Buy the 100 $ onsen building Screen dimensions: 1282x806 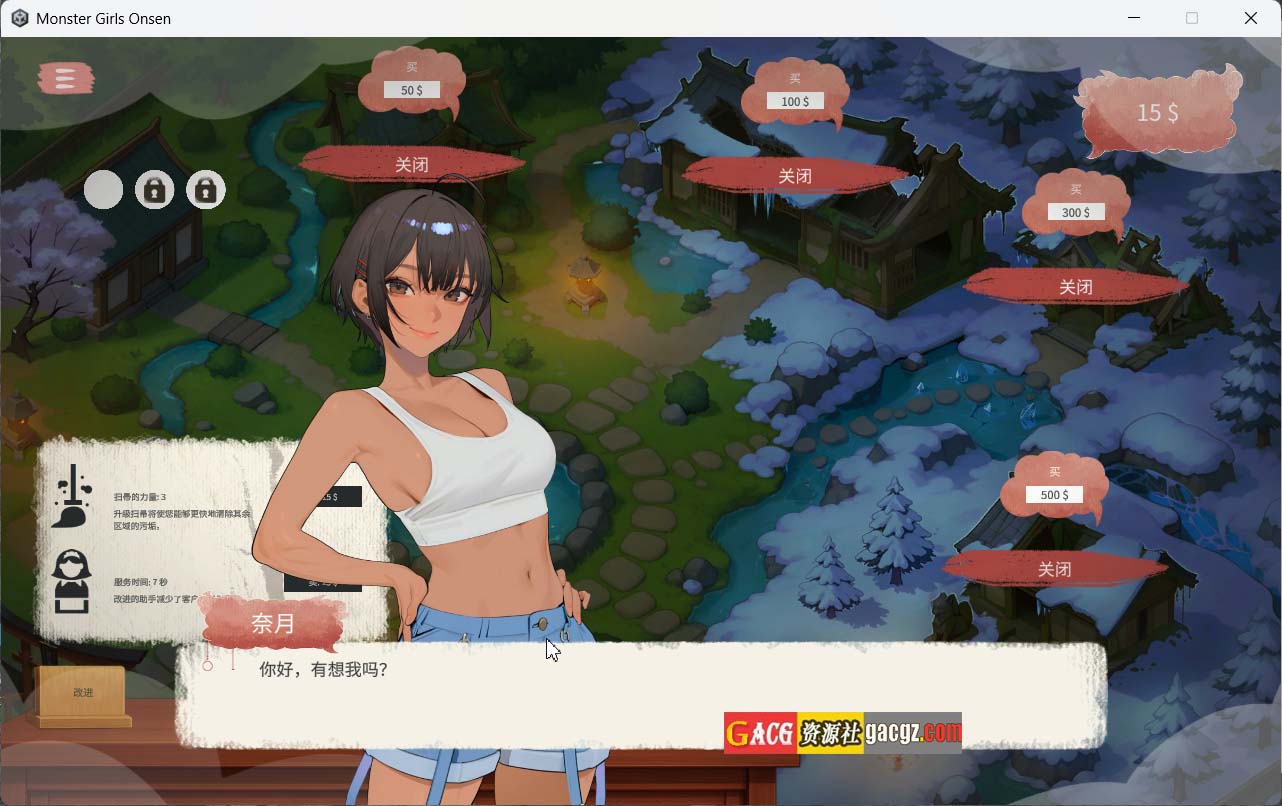click(x=795, y=101)
